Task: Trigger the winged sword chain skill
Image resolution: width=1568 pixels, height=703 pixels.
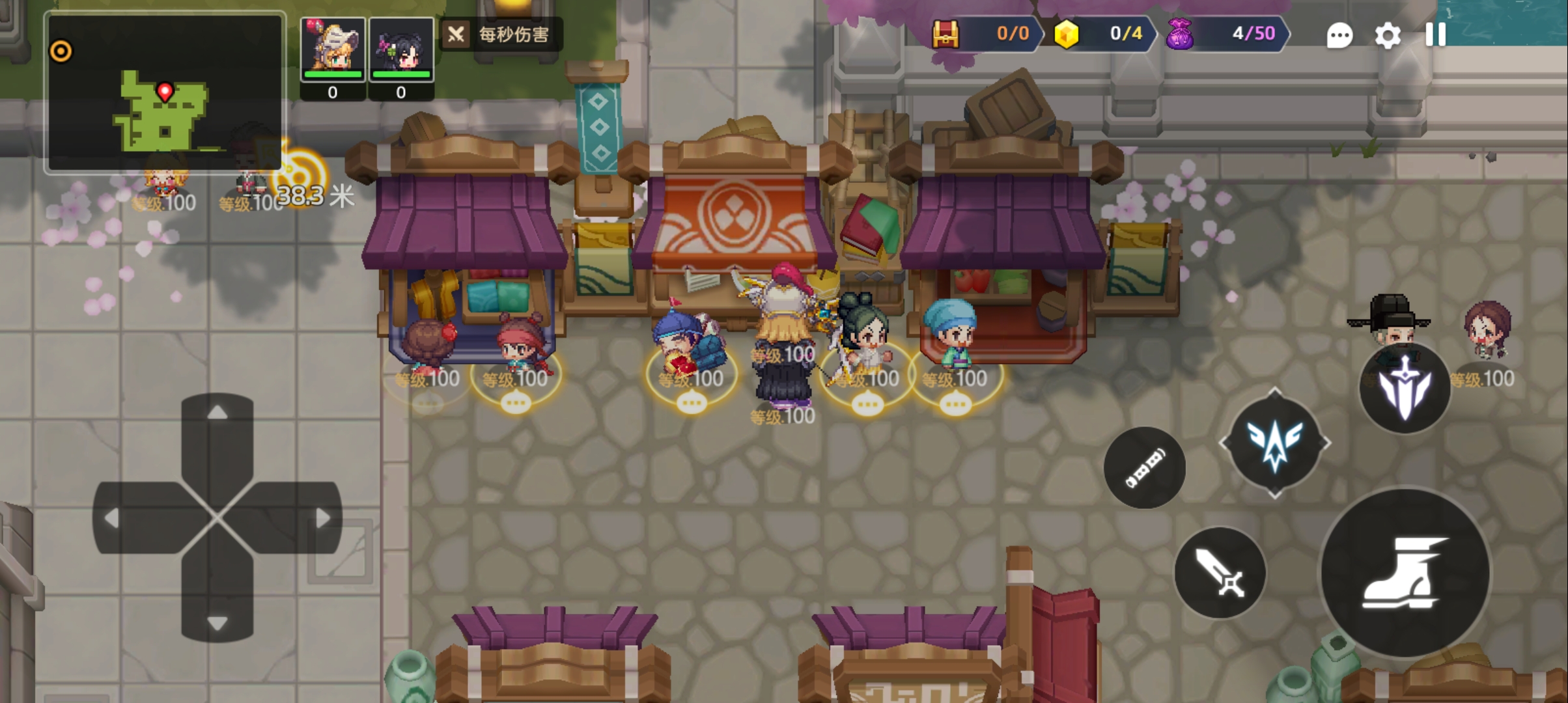Action: 1405,388
